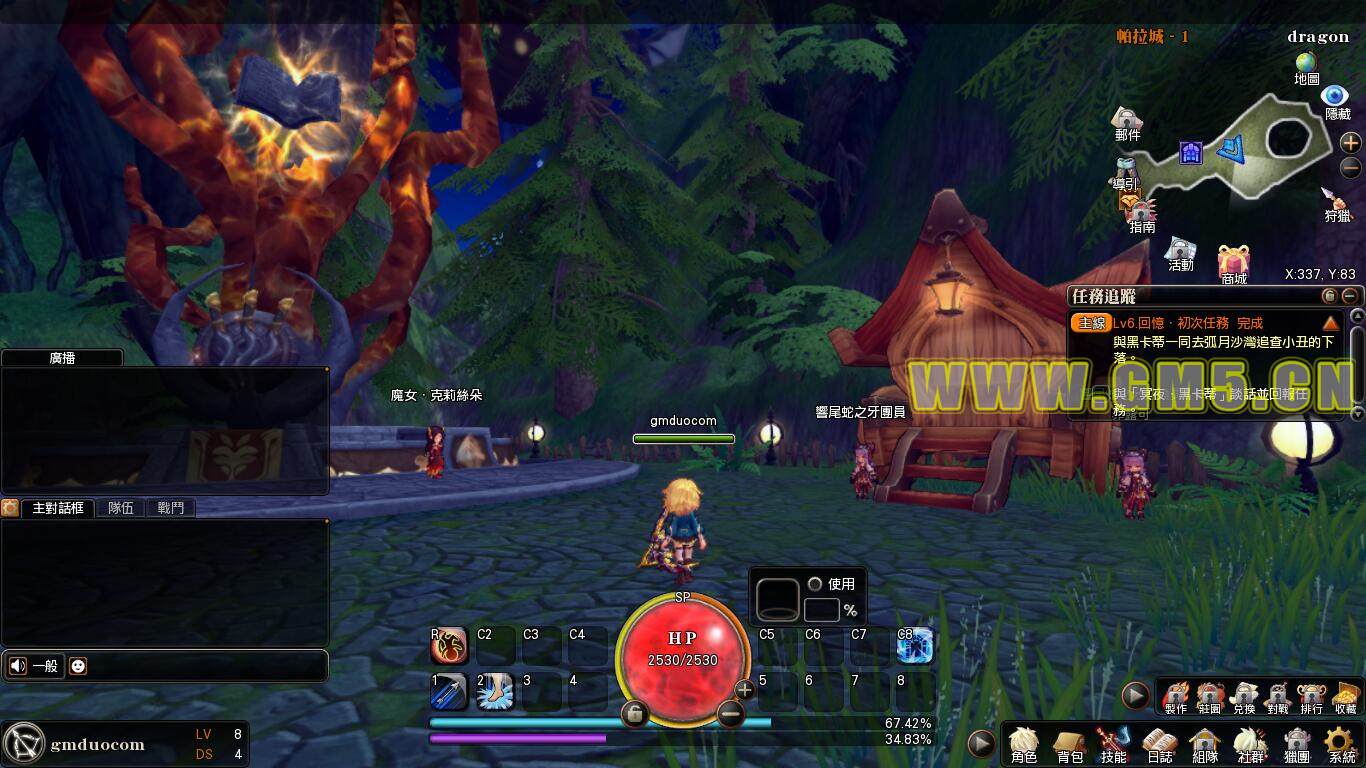This screenshot has width=1366, height=768.
Task: Click the minimap zoom-out minus button
Action: pos(1350,168)
